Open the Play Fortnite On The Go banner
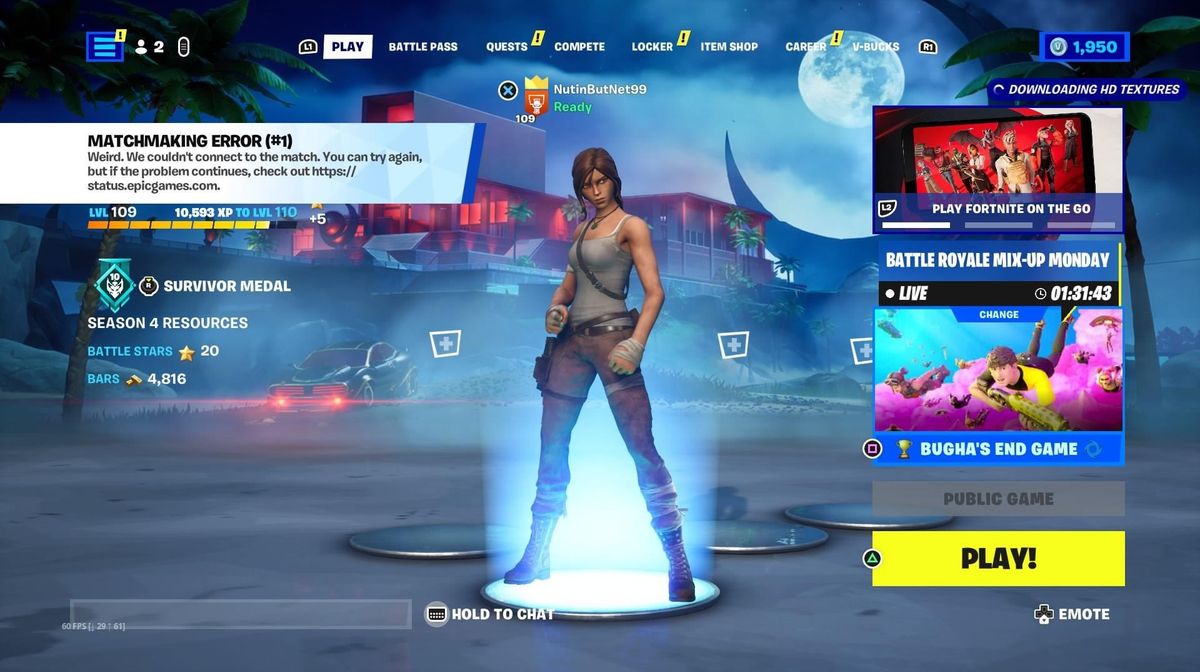Screen dimensions: 1200x672 click(998, 168)
